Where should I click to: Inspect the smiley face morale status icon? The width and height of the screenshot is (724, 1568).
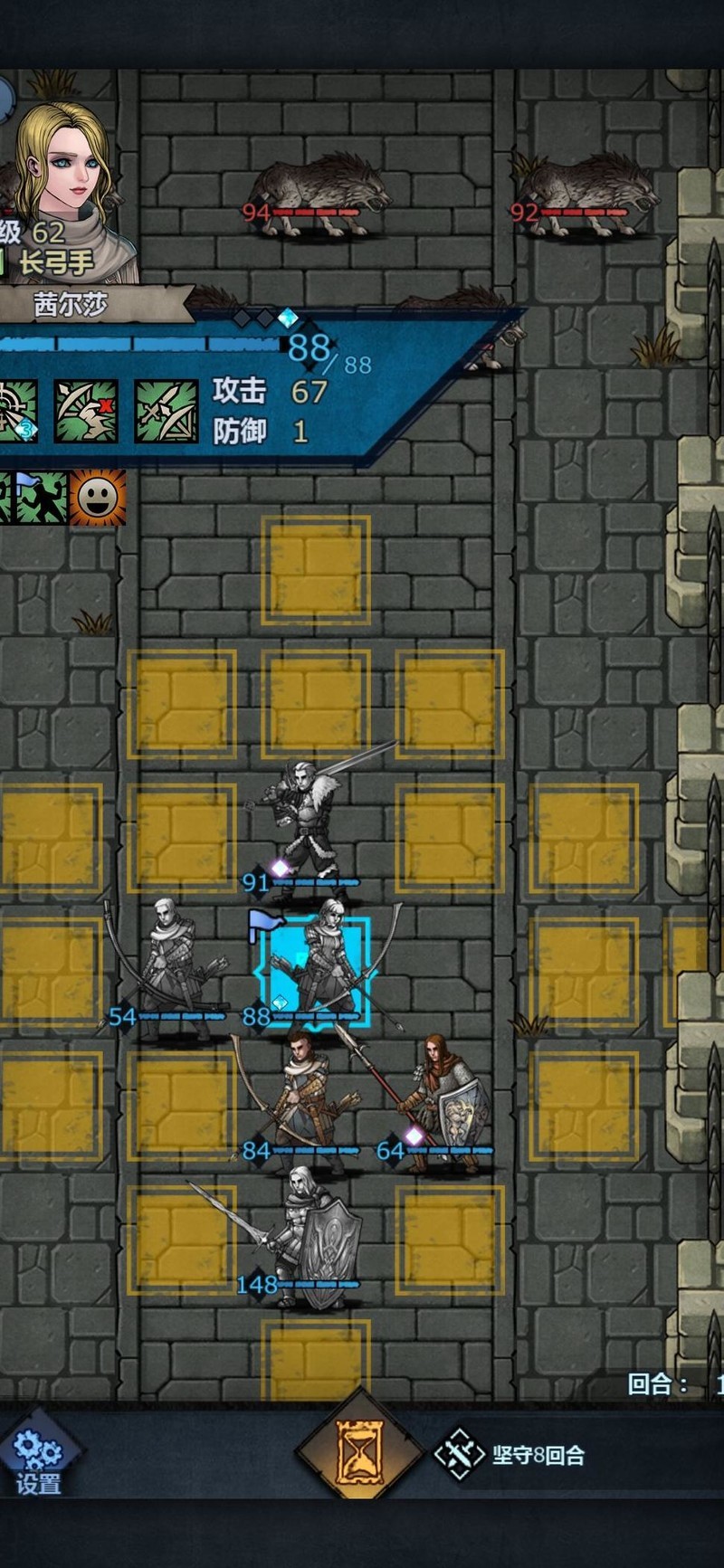tap(98, 497)
